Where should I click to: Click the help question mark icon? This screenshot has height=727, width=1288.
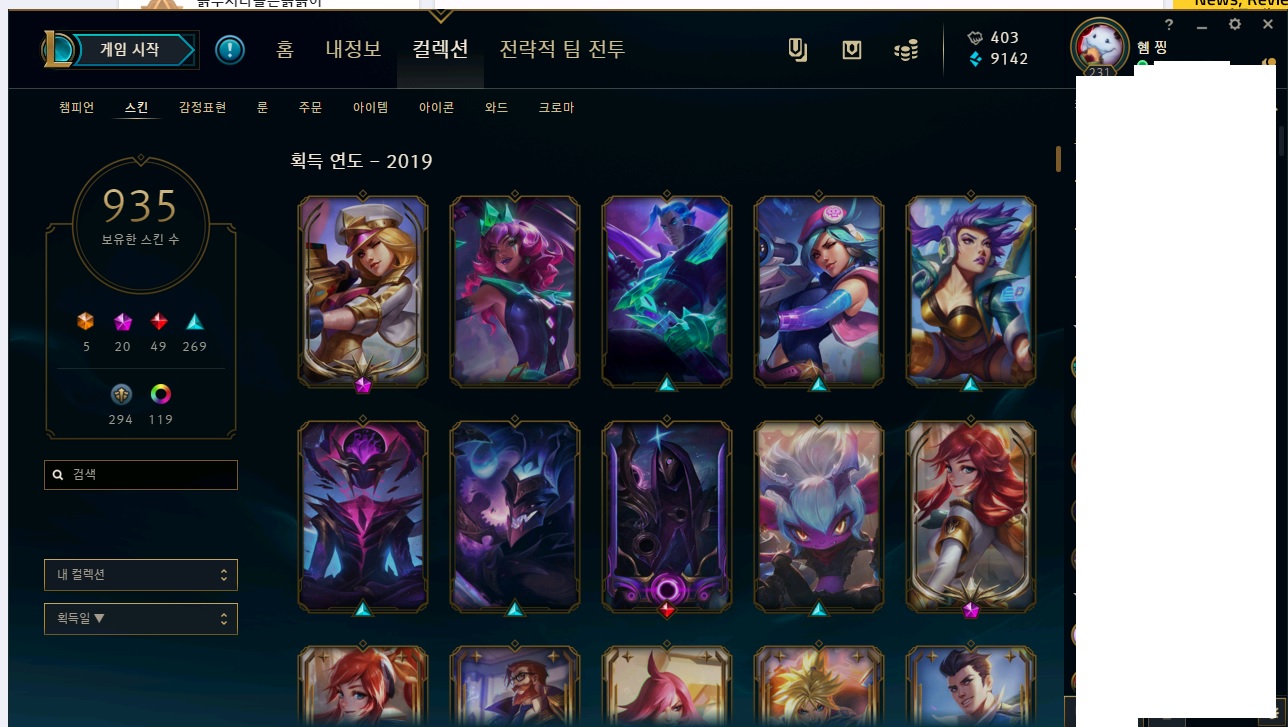[x=1168, y=24]
